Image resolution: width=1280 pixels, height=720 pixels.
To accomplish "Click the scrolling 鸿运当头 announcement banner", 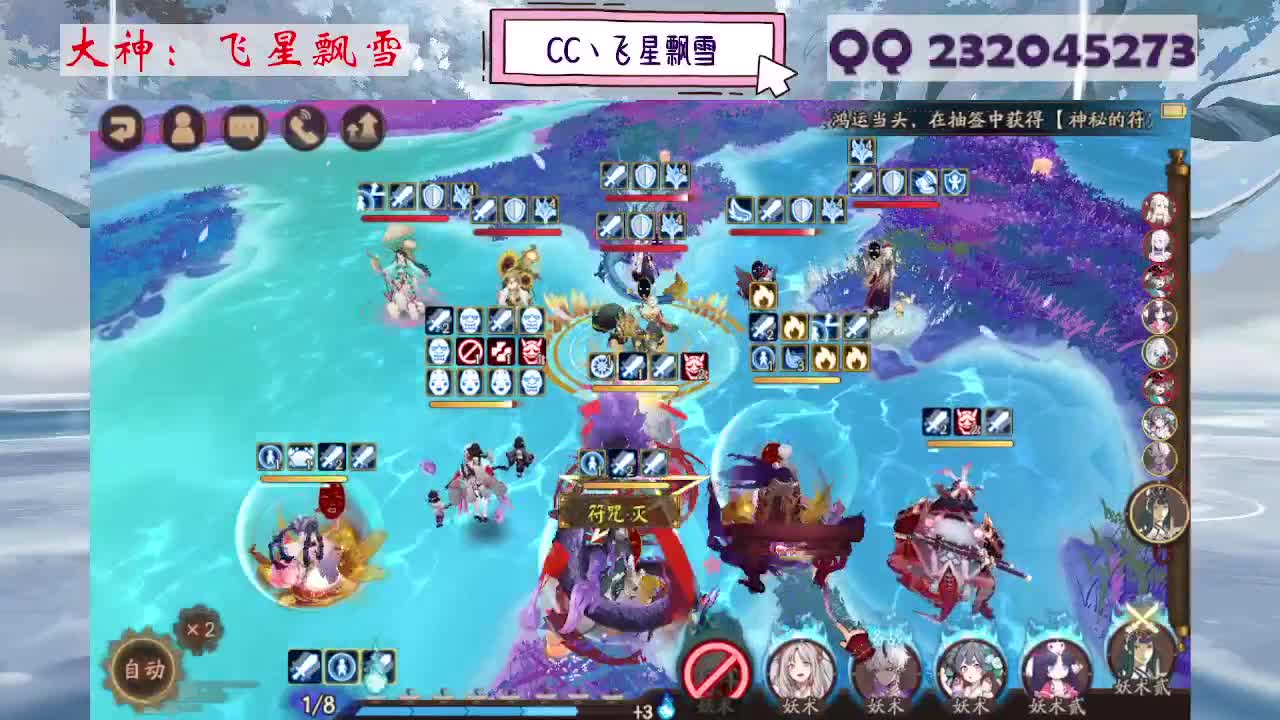I will (985, 117).
